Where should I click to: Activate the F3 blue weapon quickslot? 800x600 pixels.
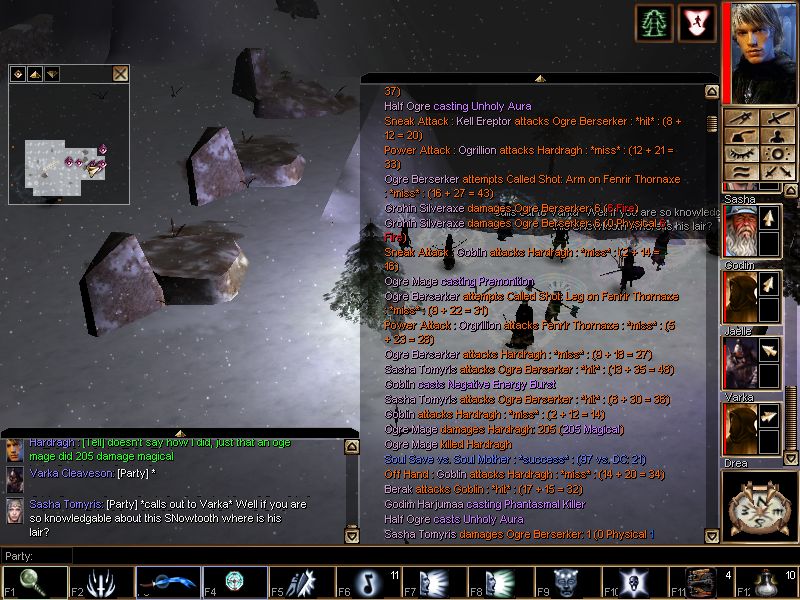coord(168,582)
